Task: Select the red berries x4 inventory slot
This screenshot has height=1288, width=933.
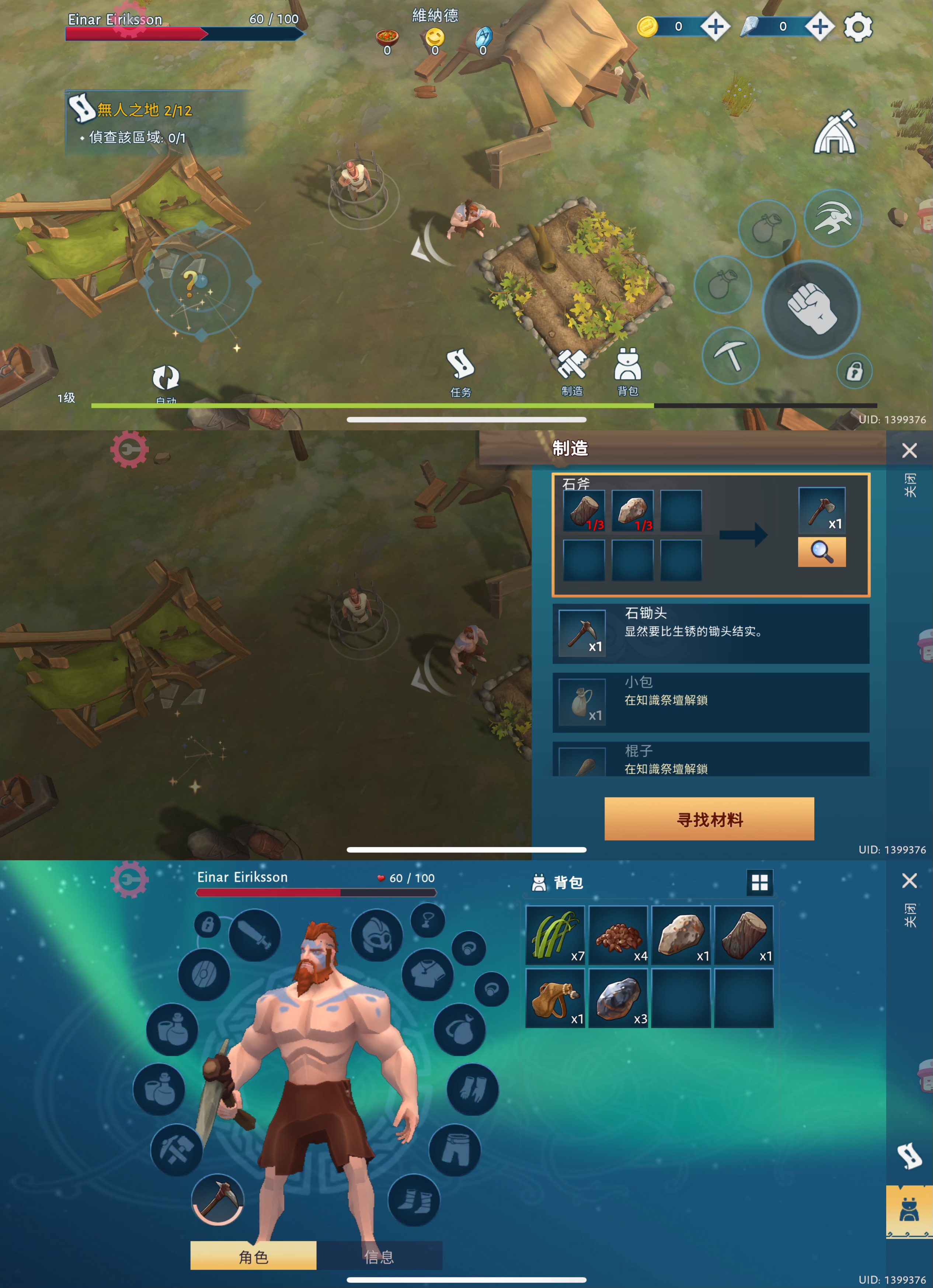Action: click(x=619, y=935)
